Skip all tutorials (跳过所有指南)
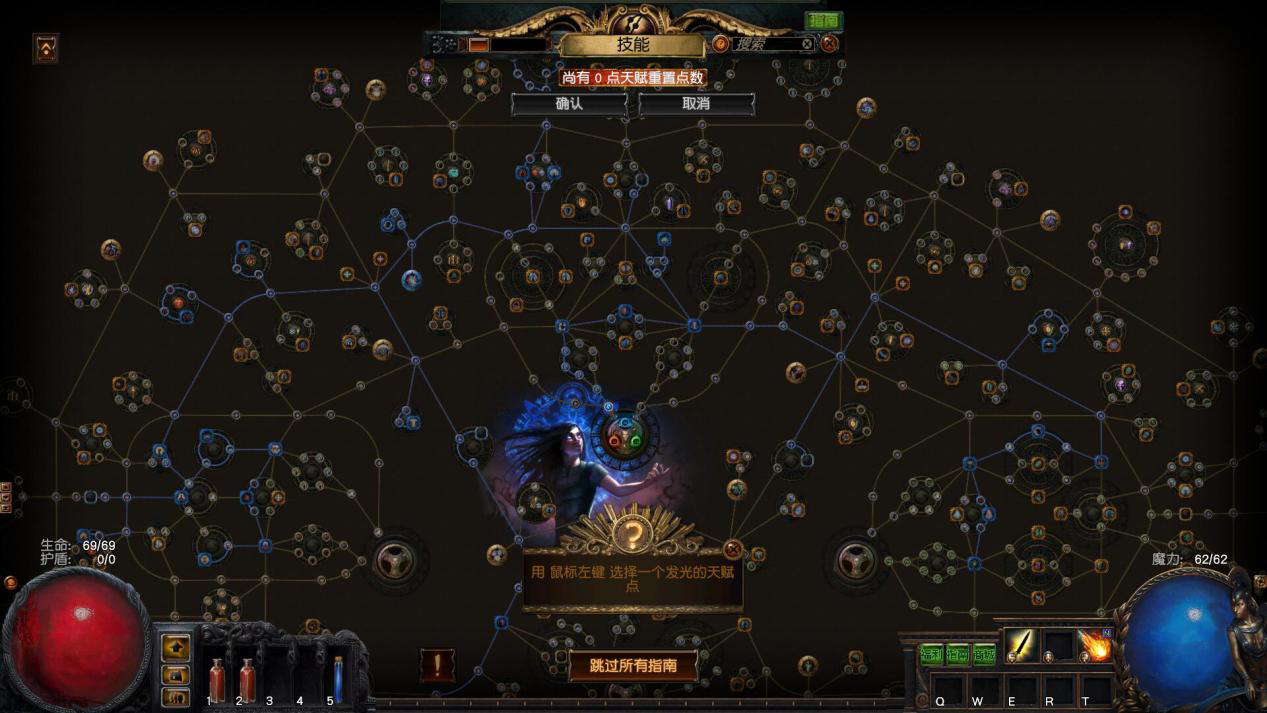The image size is (1267, 713). click(633, 665)
